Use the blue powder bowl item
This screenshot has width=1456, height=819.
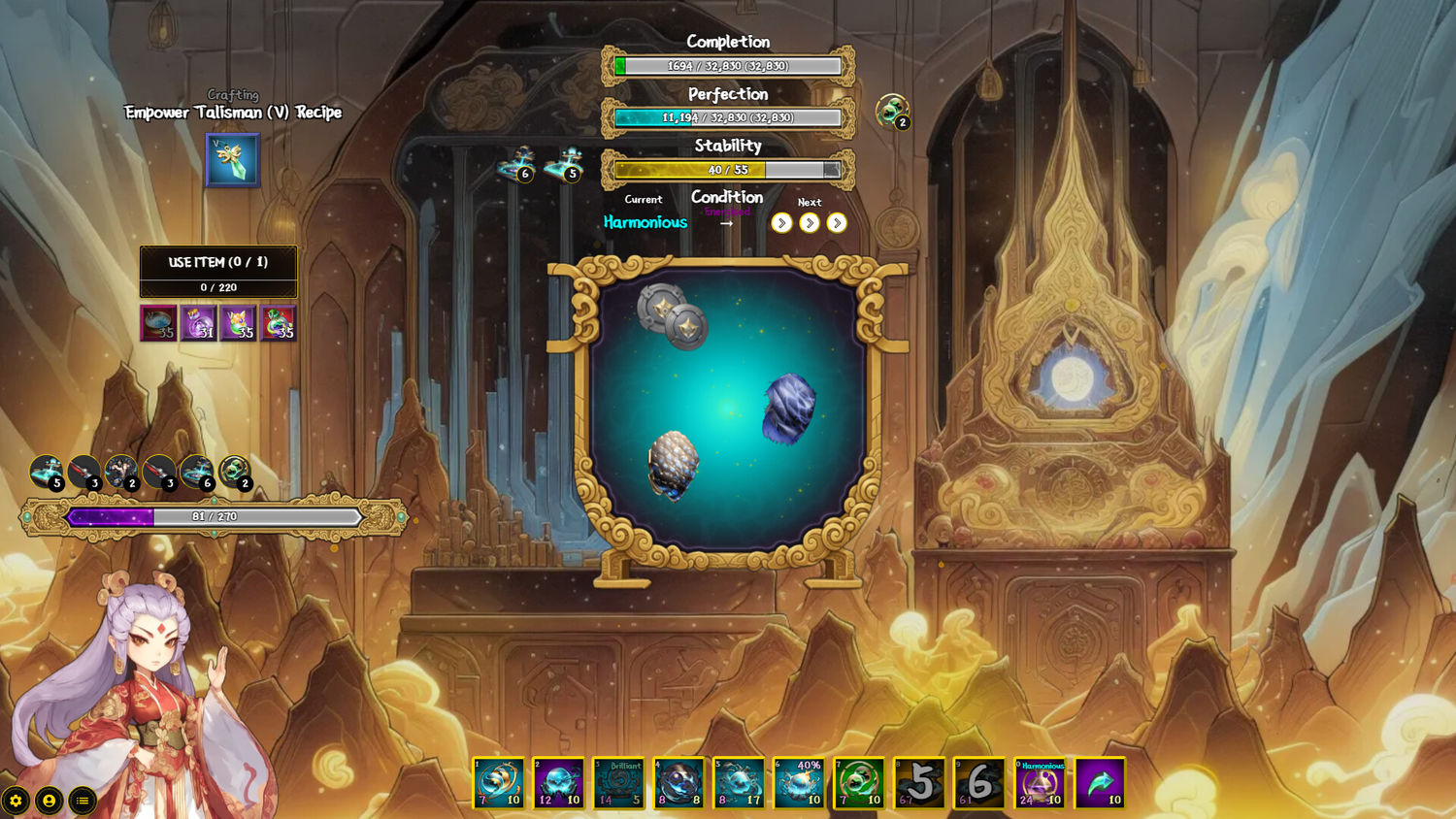[159, 323]
